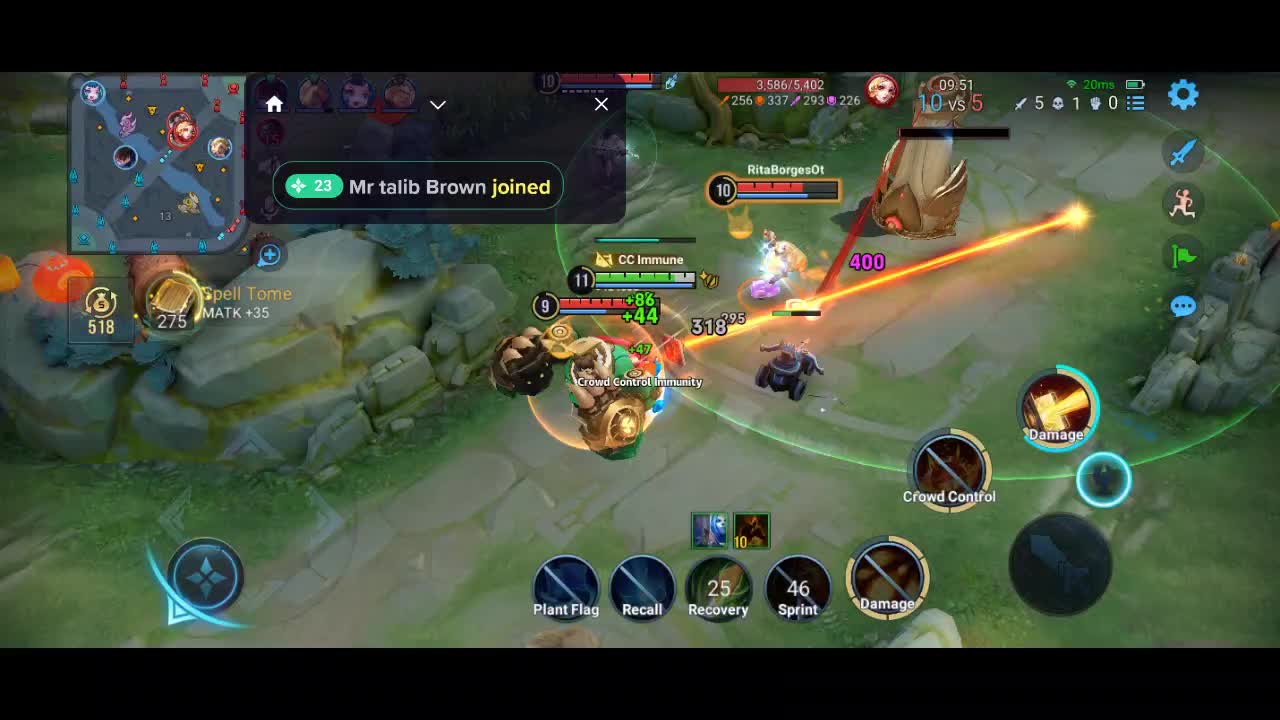1280x720 pixels.
Task: Open the scoreboard list icon
Action: [1136, 102]
